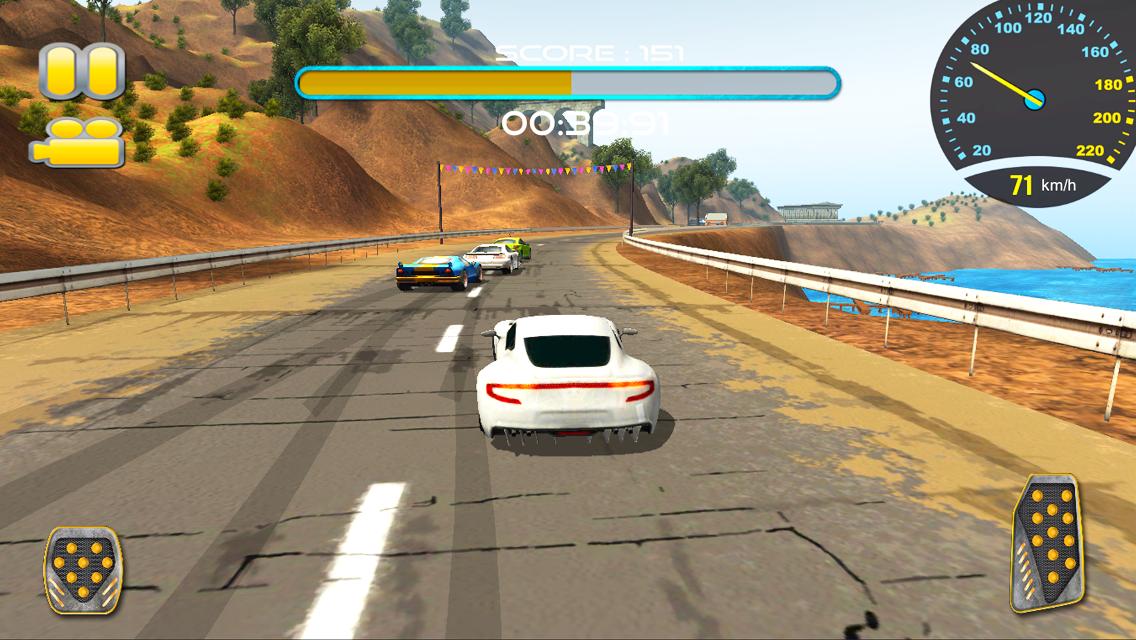
Task: Hit the accelerator gas pedal
Action: coord(1046,542)
